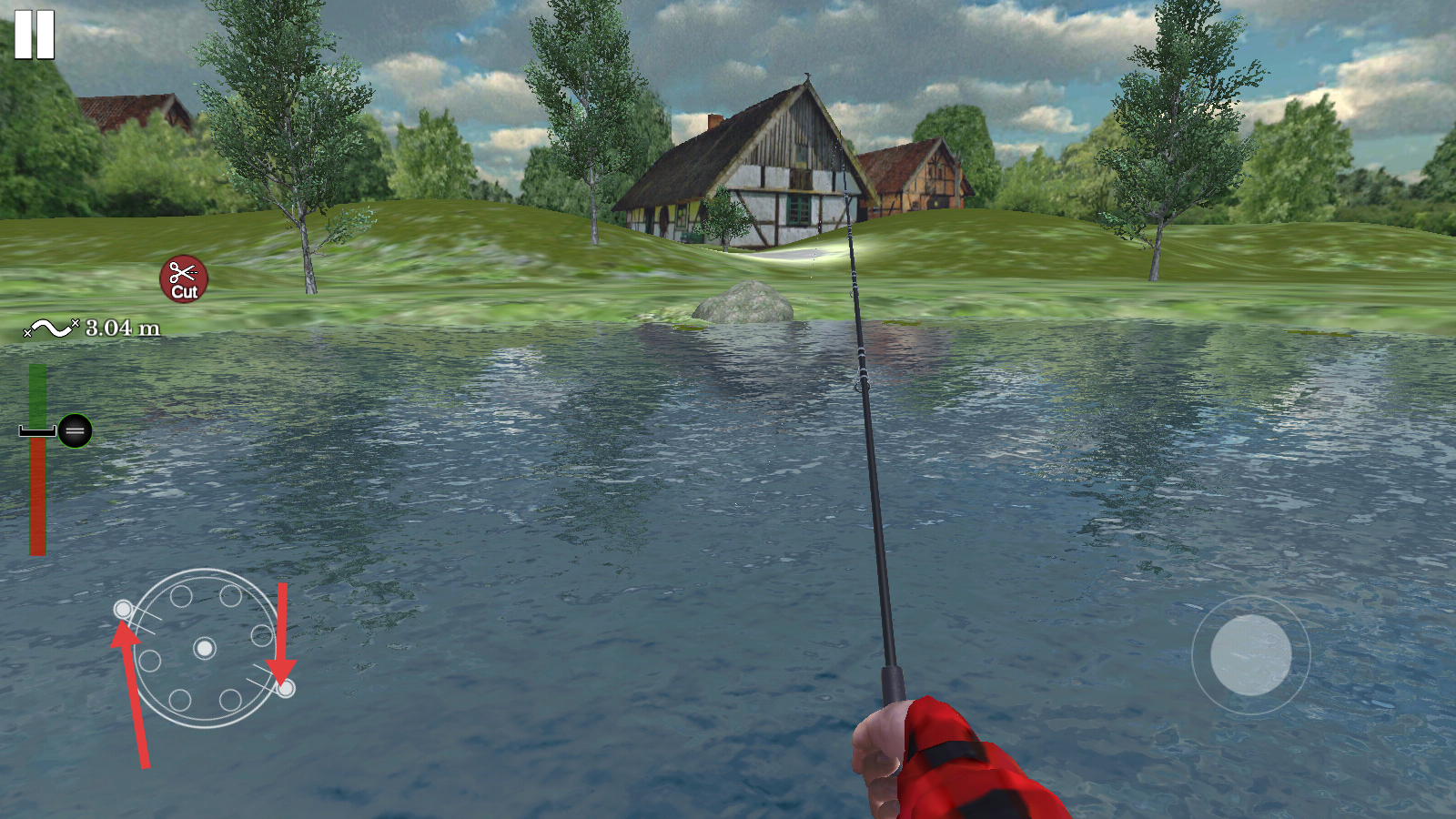The image size is (1456, 819).
Task: Tap the drag tension slider knob
Action: tap(75, 430)
